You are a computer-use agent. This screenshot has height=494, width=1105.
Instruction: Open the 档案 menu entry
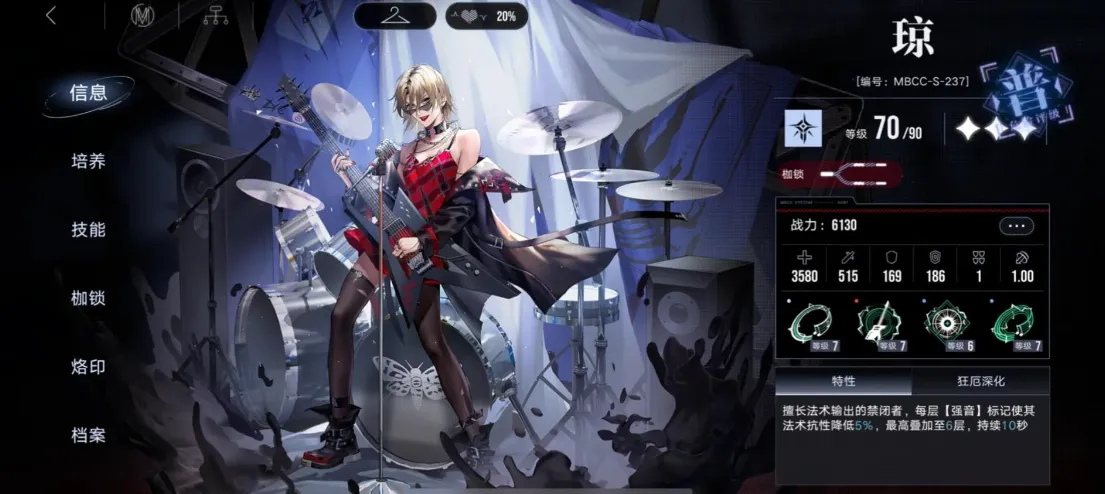click(x=88, y=436)
